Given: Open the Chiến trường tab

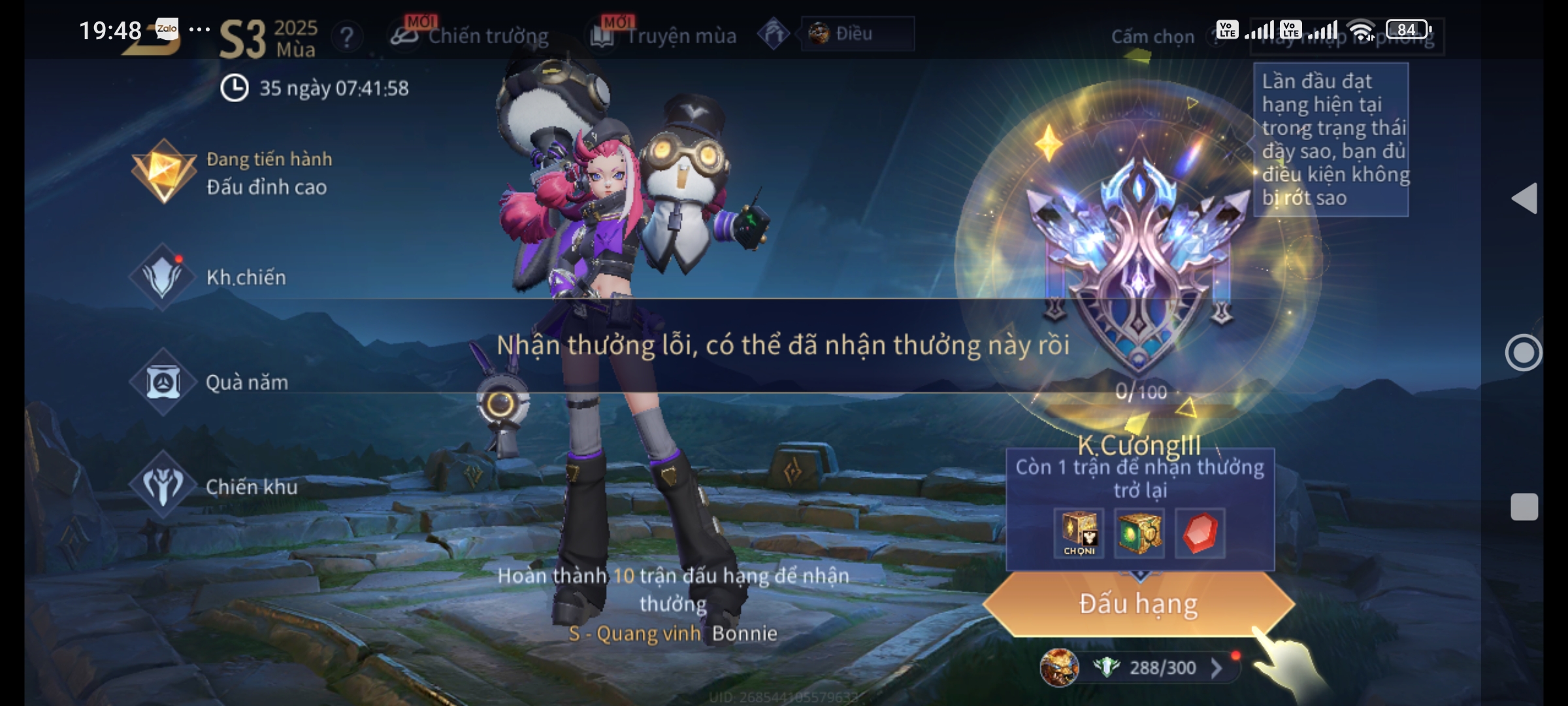Looking at the screenshot, I should 470,36.
